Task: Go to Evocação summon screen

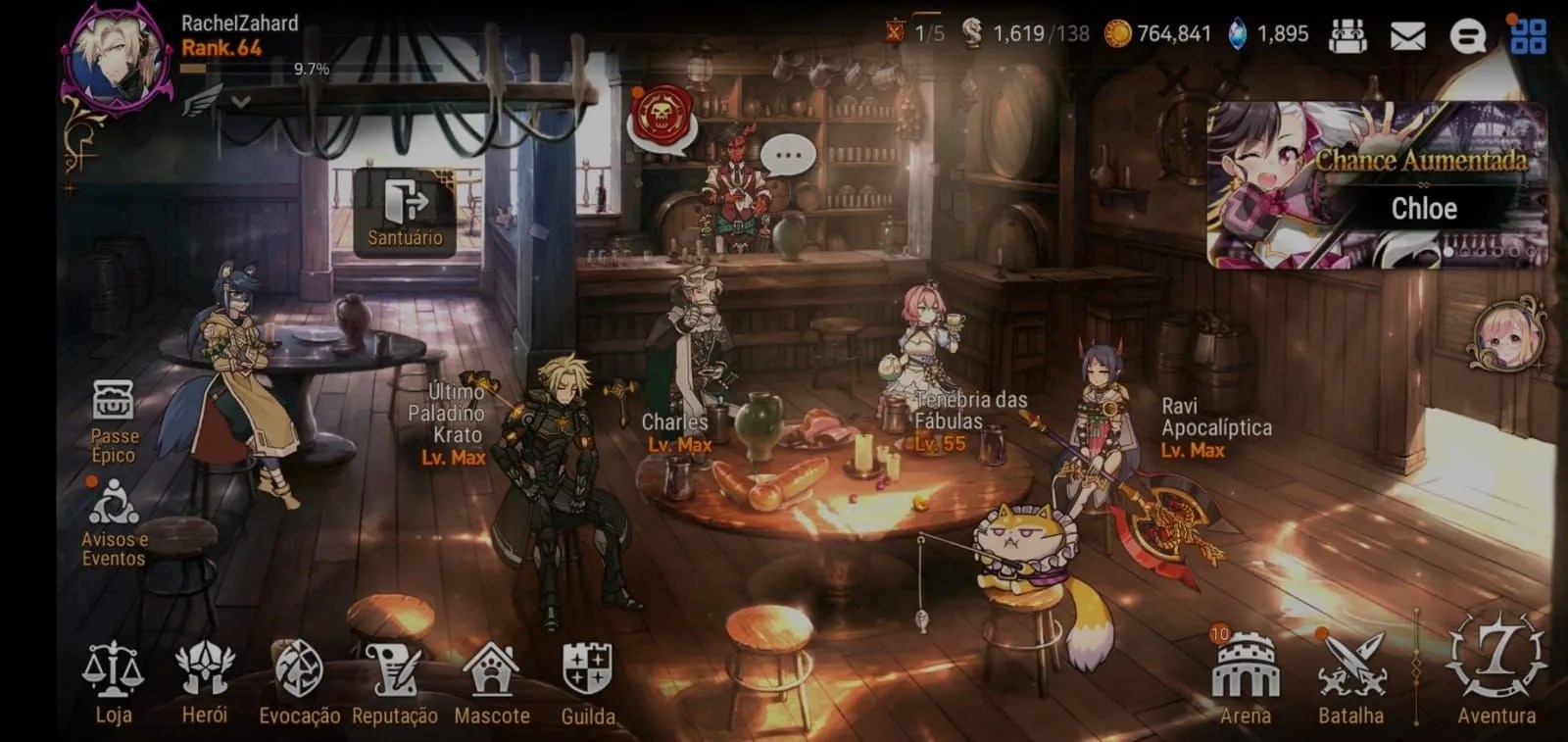Action: (299, 682)
